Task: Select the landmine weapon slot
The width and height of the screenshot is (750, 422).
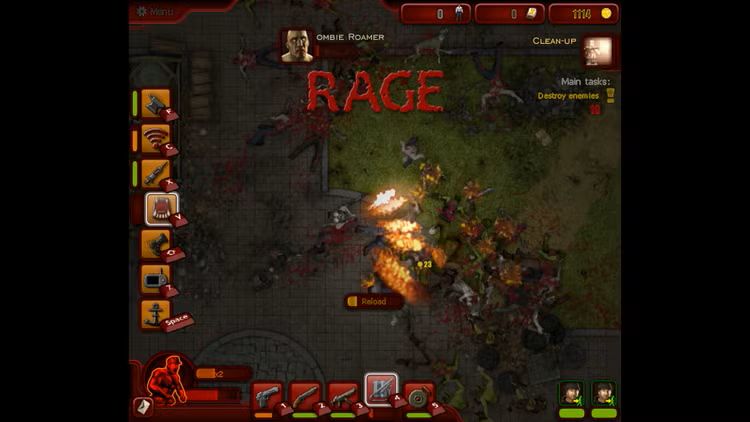Action: coord(419,396)
